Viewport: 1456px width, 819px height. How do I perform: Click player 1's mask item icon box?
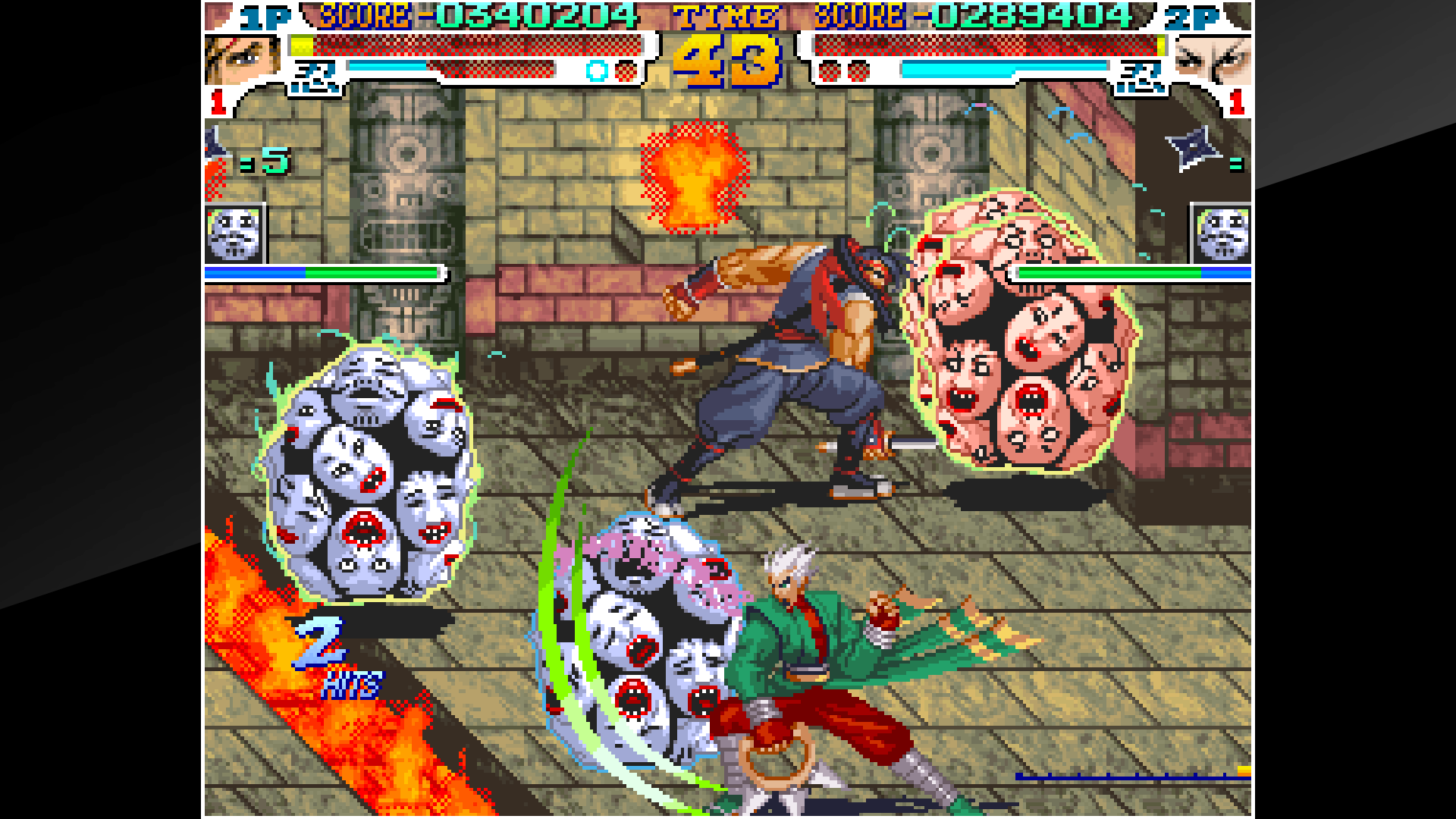point(235,231)
